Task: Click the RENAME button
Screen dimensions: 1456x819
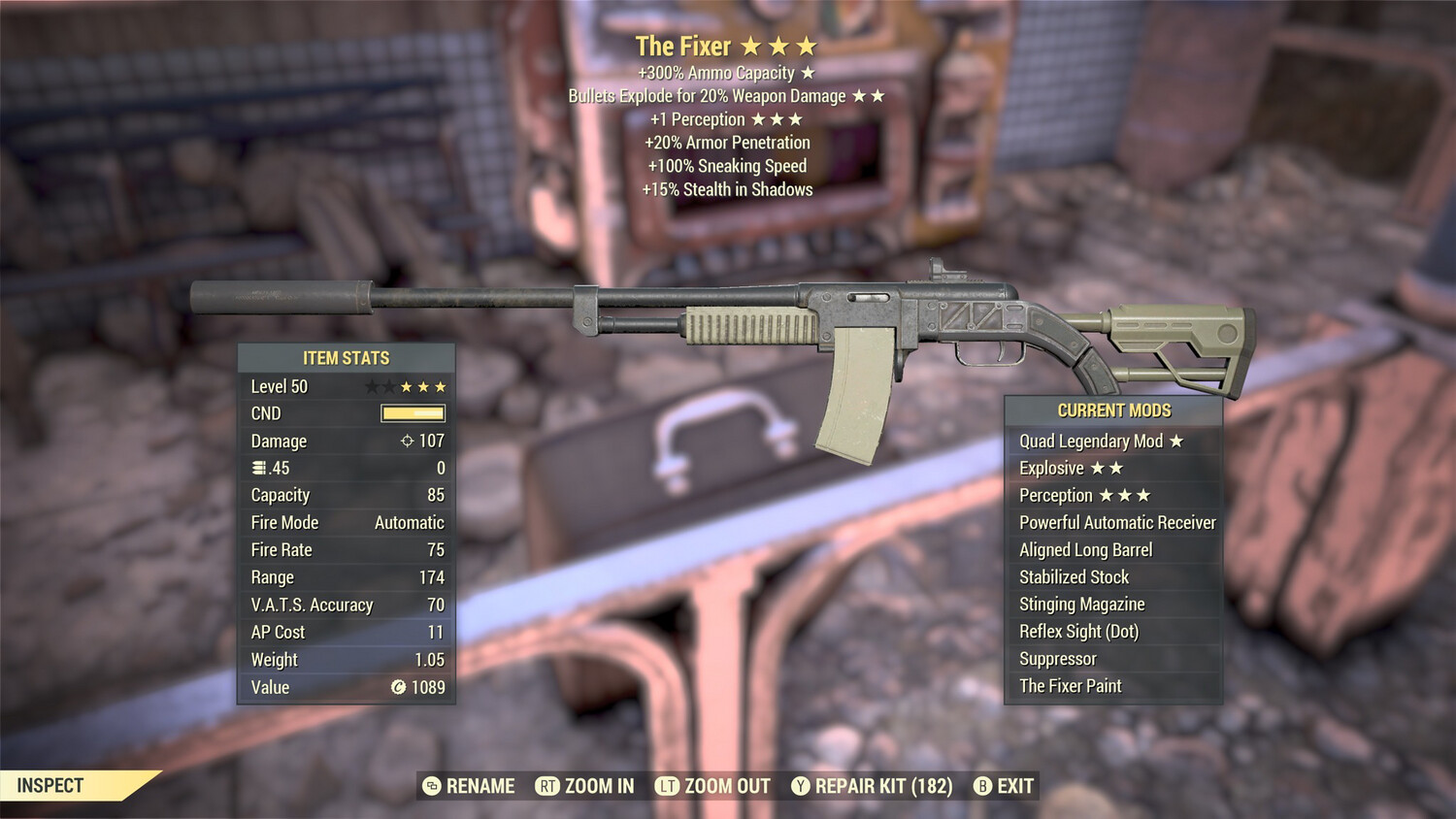Action: click(x=481, y=786)
